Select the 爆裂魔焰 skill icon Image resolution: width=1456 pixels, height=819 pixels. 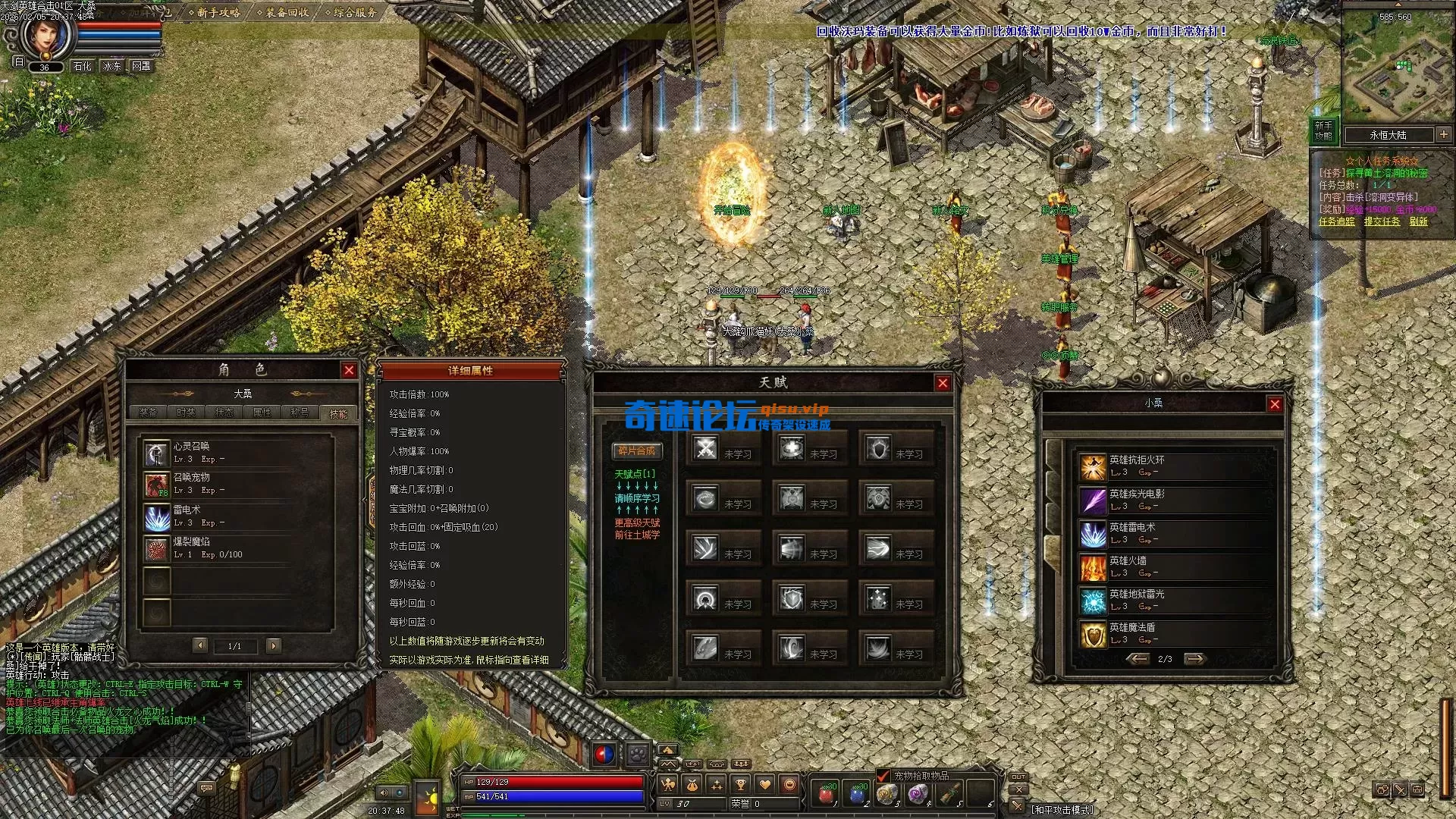coord(157,549)
